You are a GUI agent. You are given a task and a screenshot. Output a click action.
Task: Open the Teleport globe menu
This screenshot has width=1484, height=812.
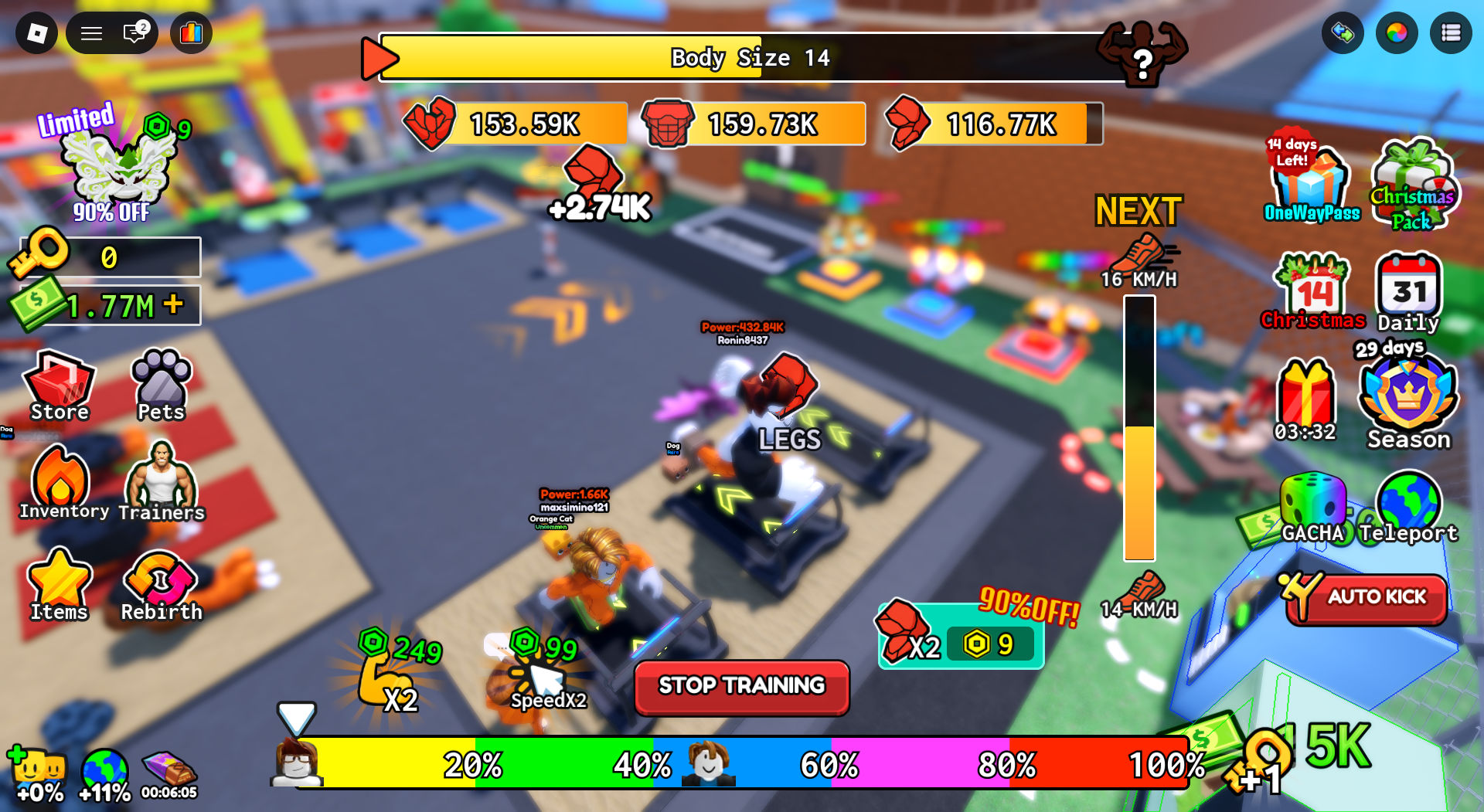[1408, 507]
